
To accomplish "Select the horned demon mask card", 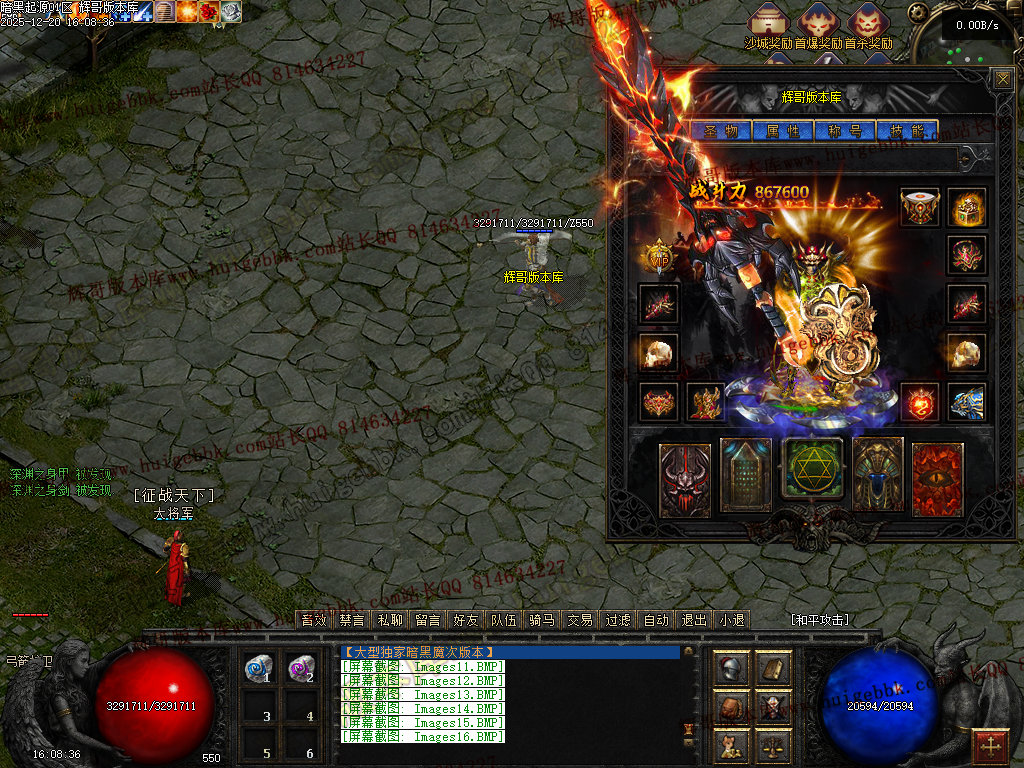I will pos(685,479).
